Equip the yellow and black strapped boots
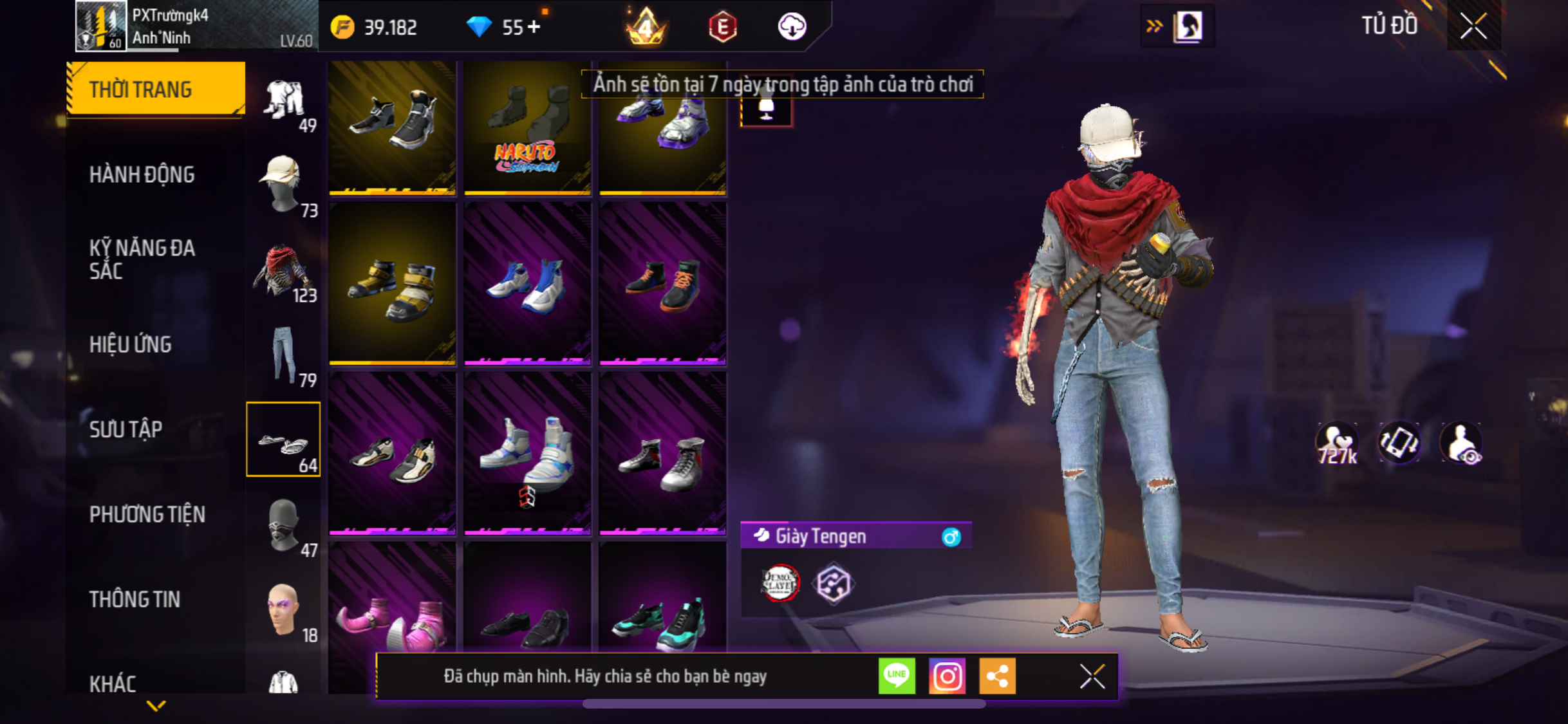Image resolution: width=1568 pixels, height=724 pixels. point(392,284)
